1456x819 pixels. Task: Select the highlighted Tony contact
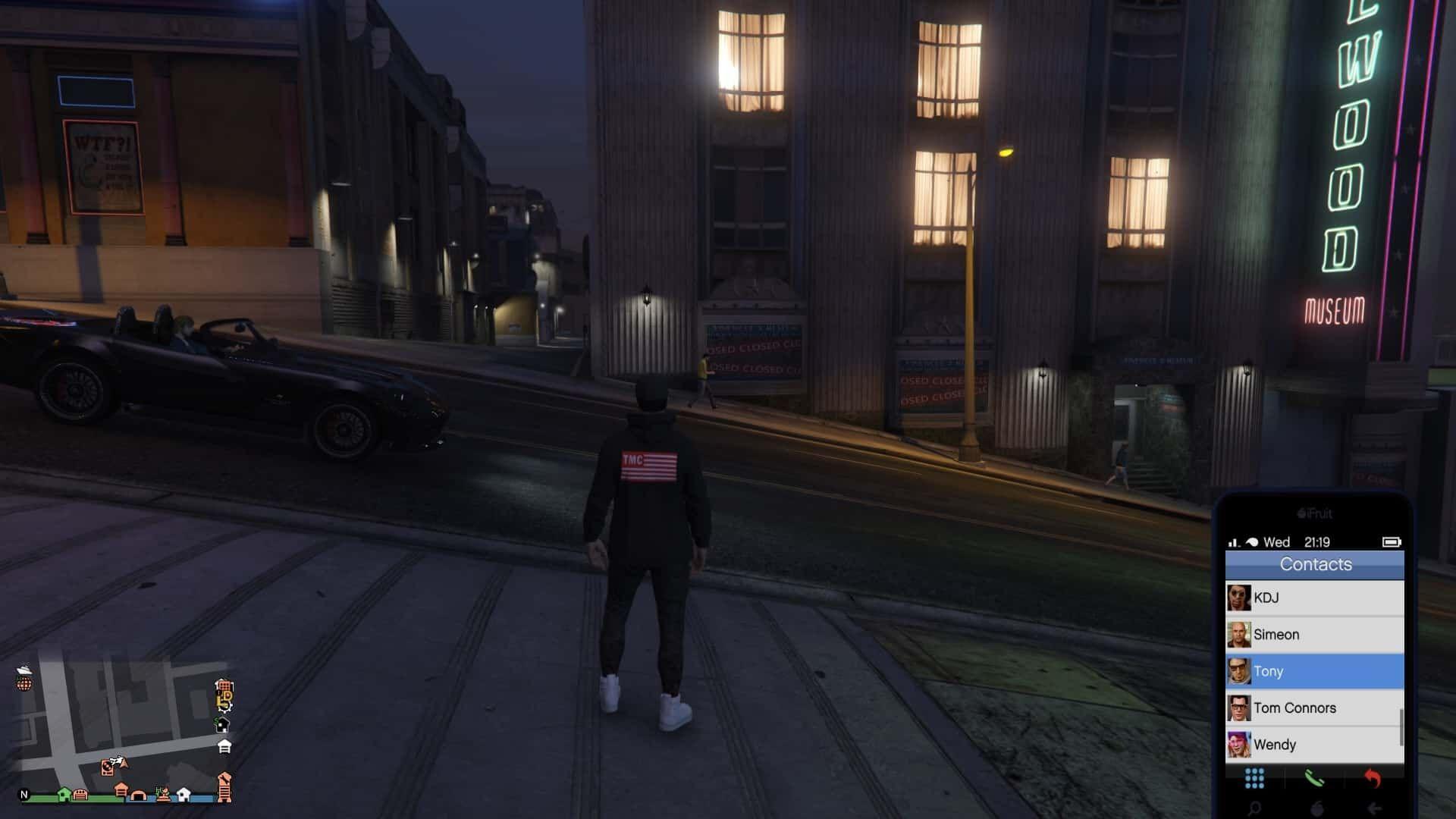1314,671
